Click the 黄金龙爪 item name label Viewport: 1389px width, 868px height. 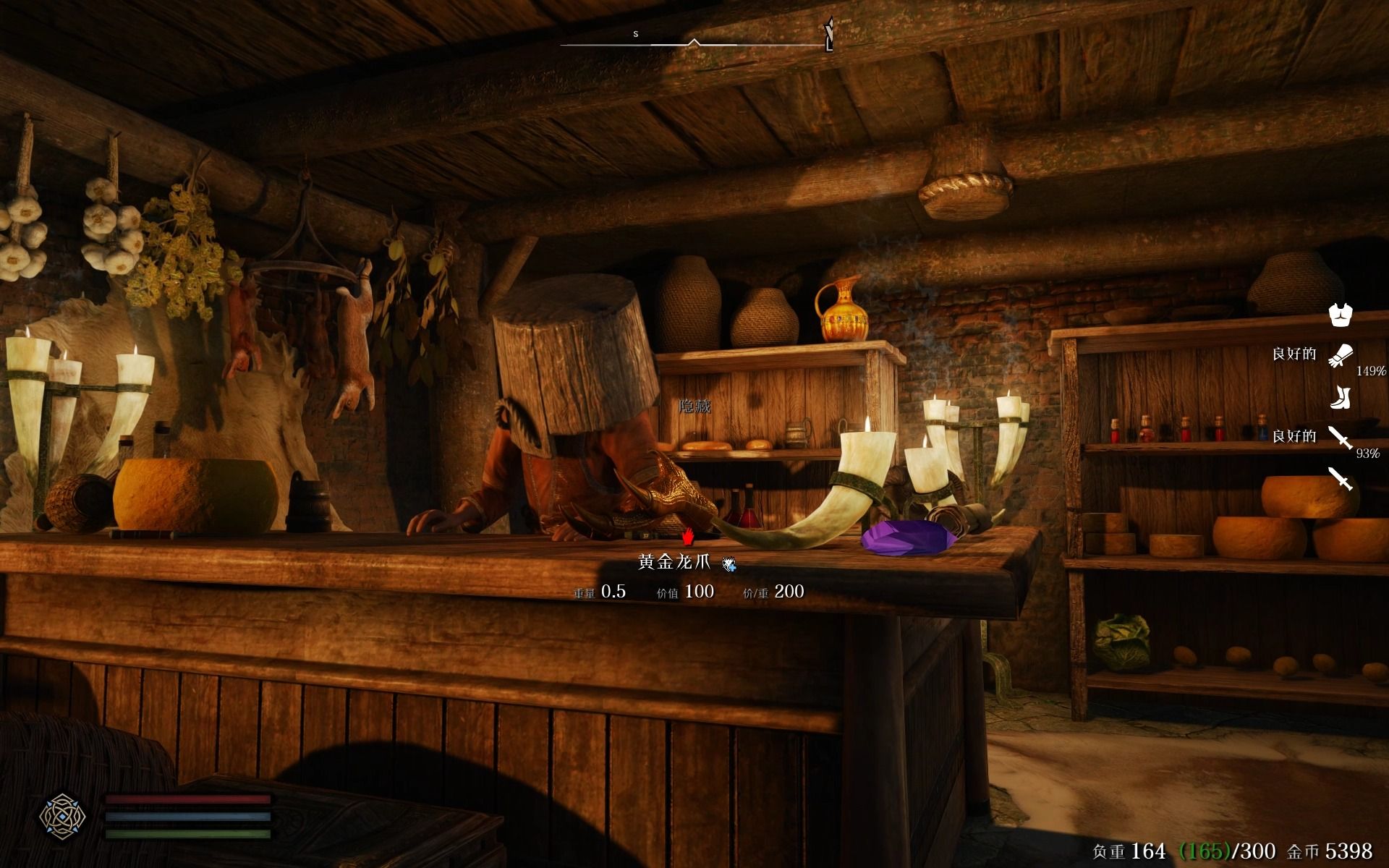[x=674, y=562]
